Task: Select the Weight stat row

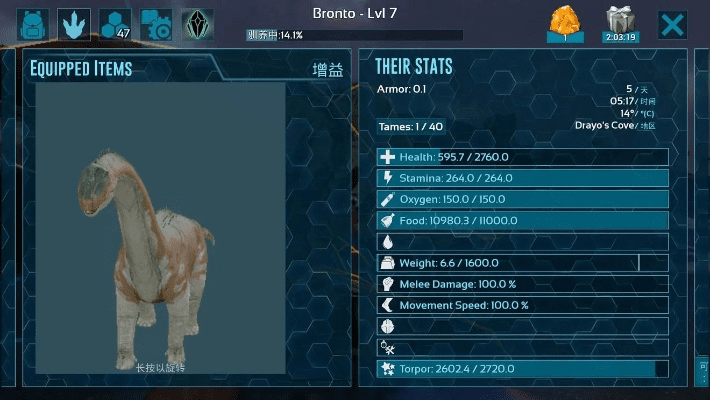Action: click(x=522, y=263)
